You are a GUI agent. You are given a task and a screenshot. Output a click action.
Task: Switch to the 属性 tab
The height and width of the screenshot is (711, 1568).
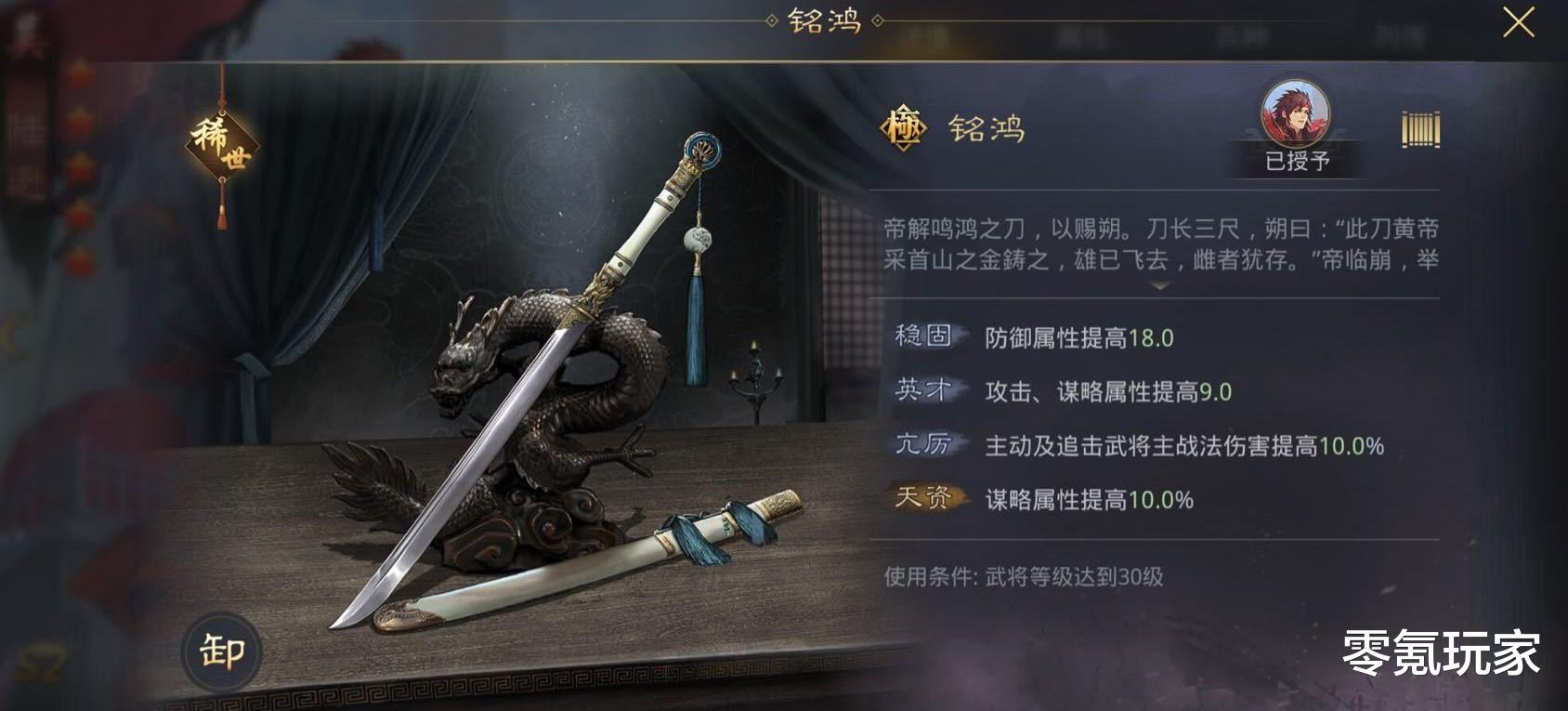(x=1077, y=37)
